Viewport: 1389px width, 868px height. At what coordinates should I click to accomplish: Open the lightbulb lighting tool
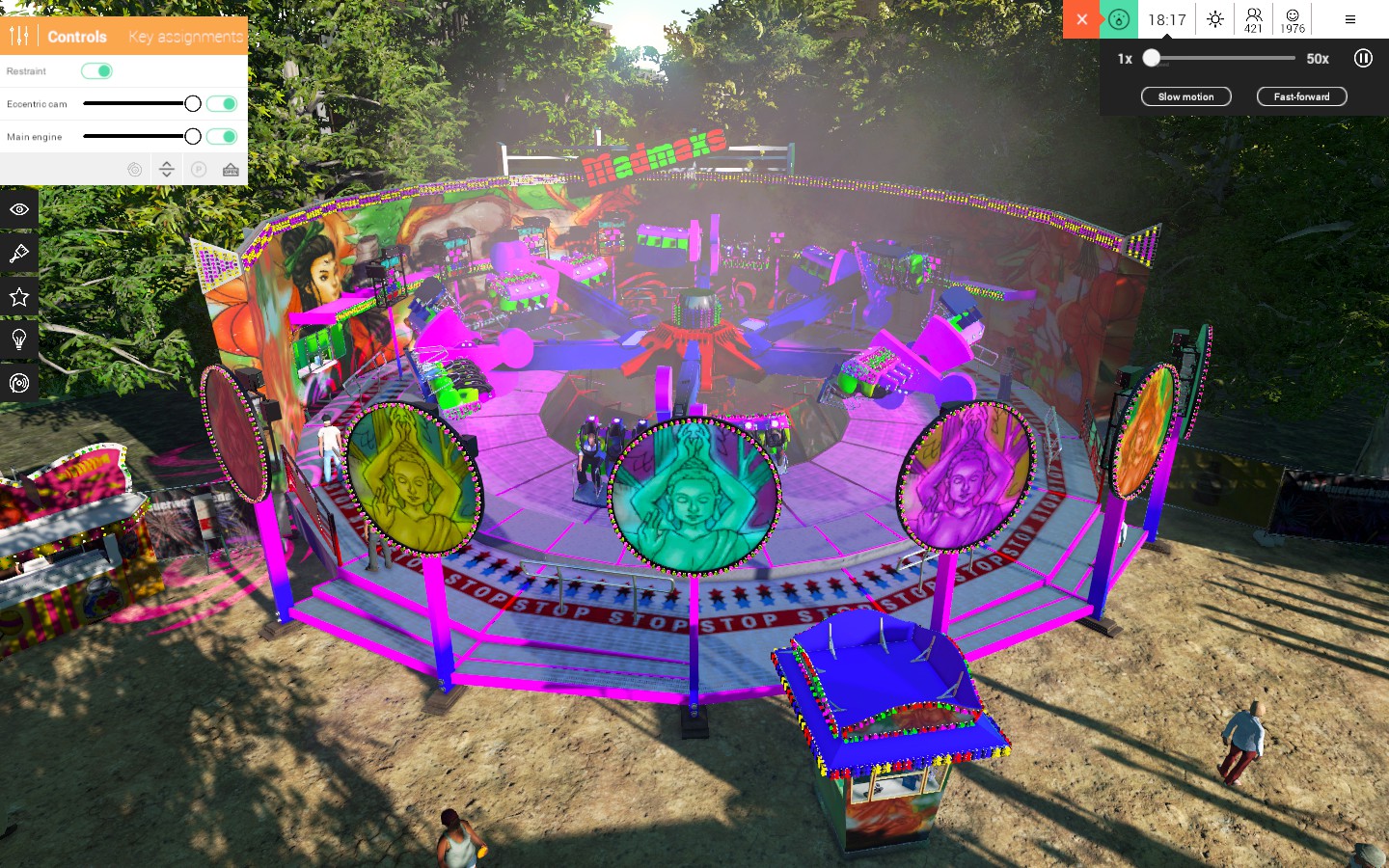click(x=19, y=339)
